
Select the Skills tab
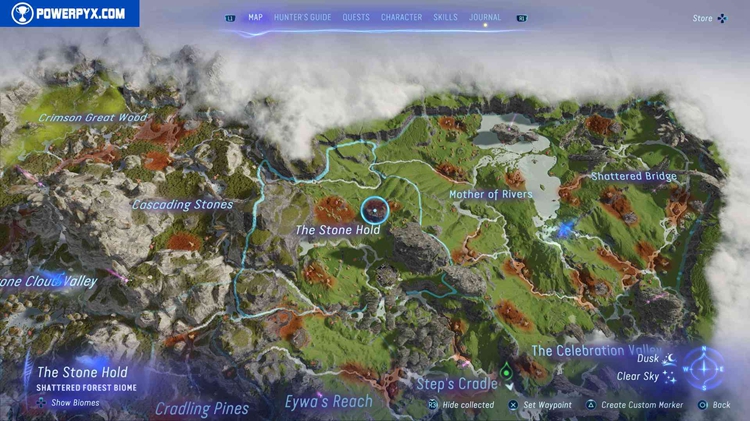tap(446, 17)
